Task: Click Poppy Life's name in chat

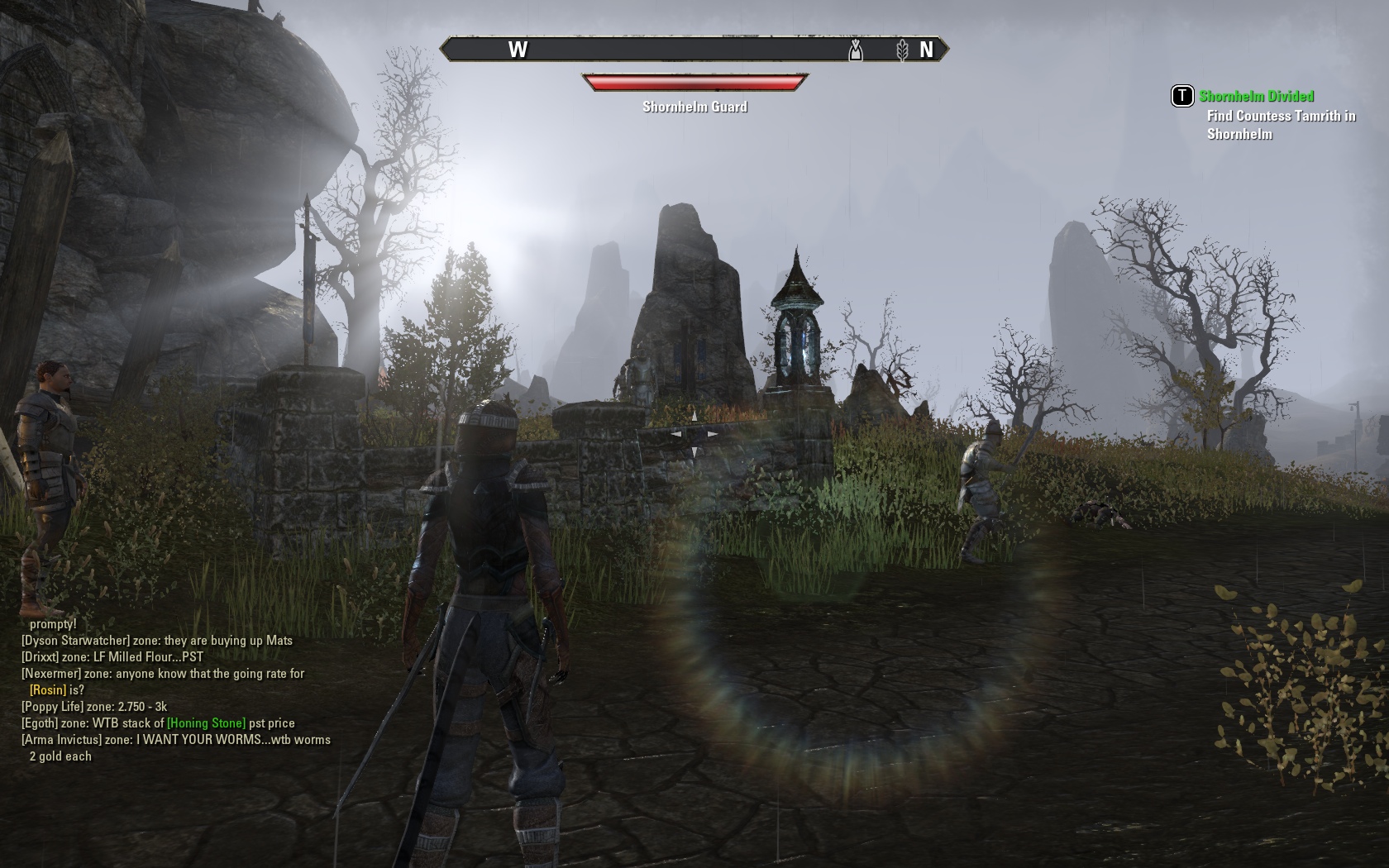Action: click(53, 707)
